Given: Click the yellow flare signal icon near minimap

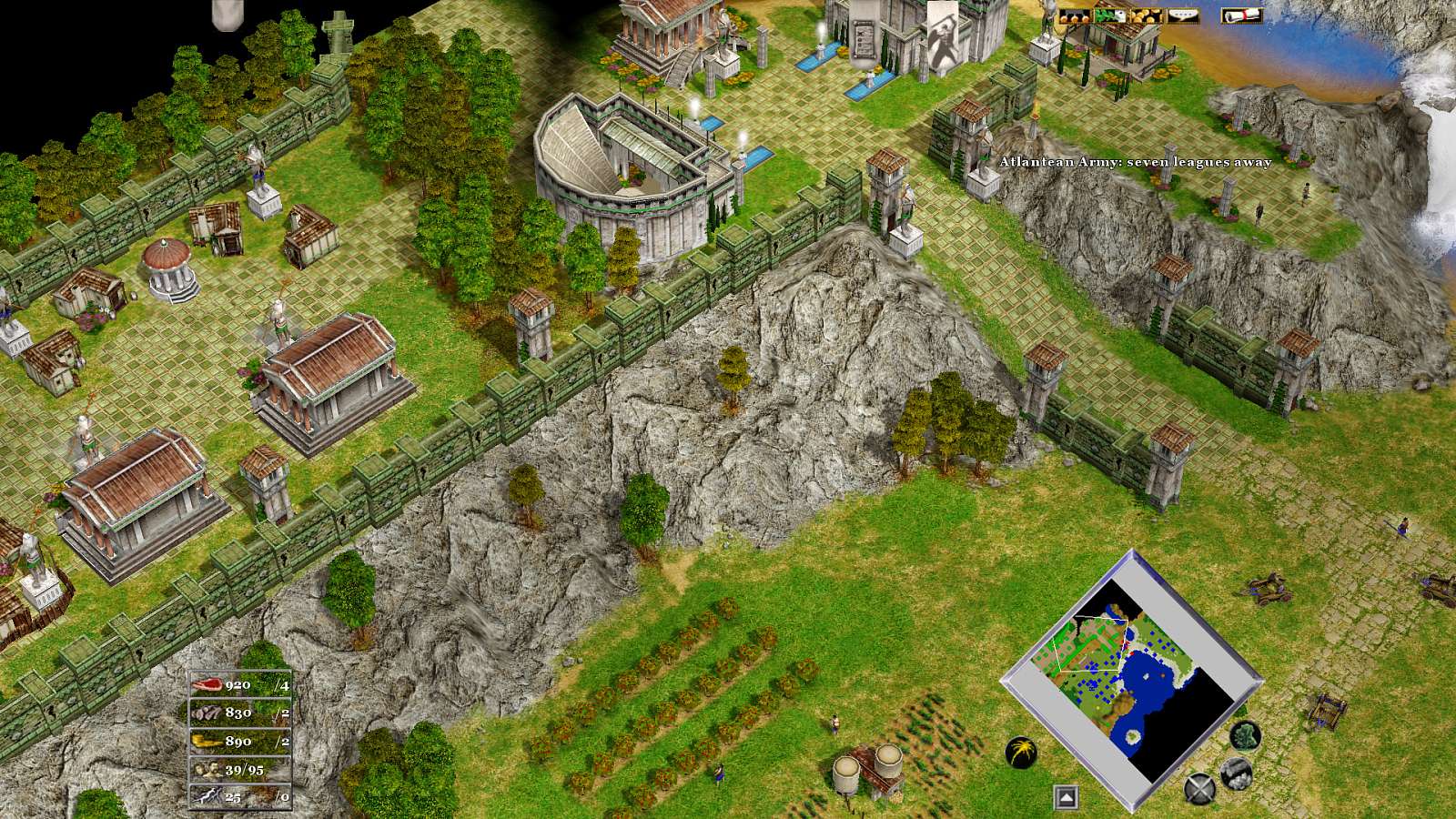Looking at the screenshot, I should click(x=1020, y=753).
